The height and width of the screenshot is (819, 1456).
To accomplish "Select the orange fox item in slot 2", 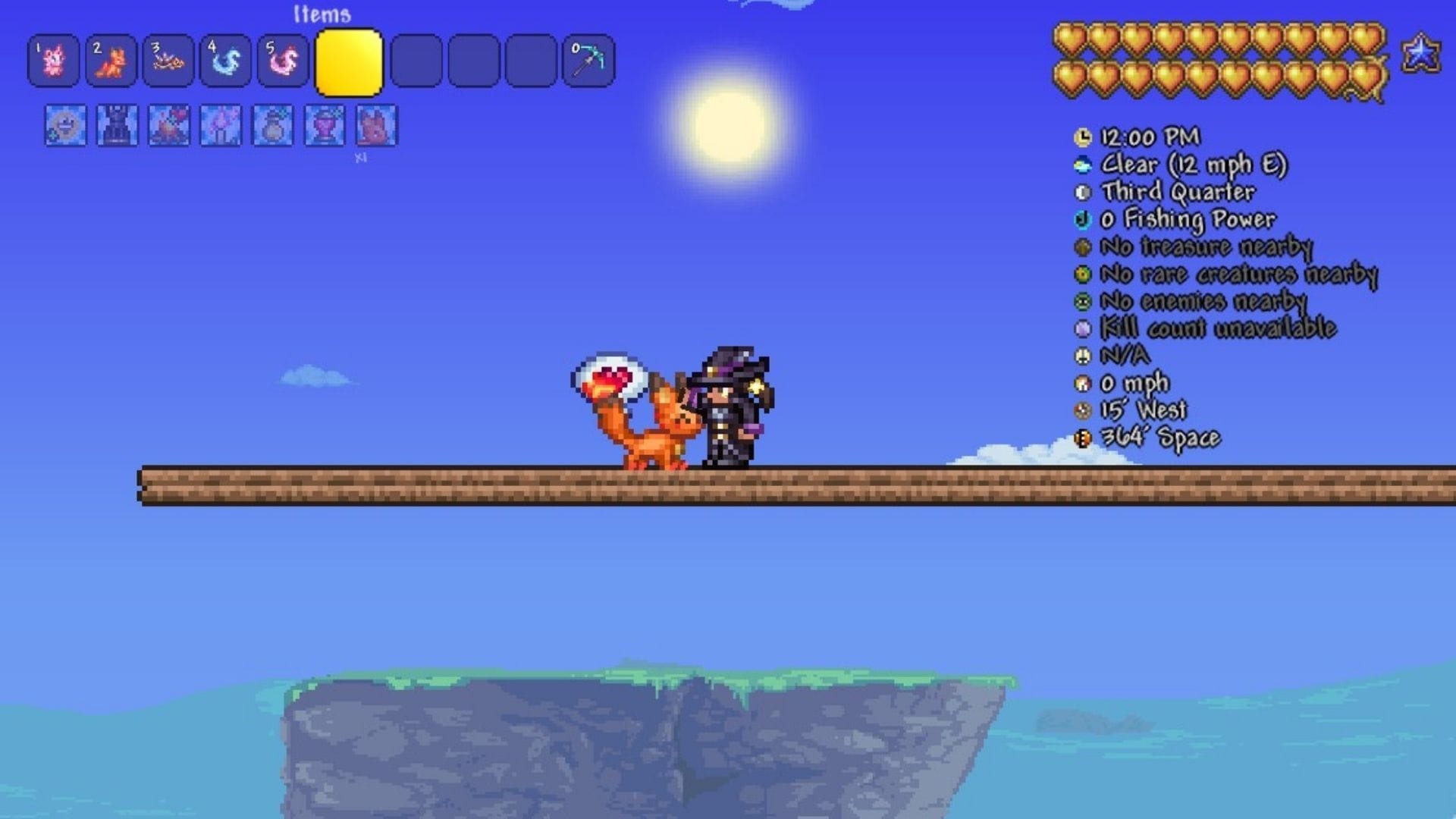I will (x=111, y=61).
